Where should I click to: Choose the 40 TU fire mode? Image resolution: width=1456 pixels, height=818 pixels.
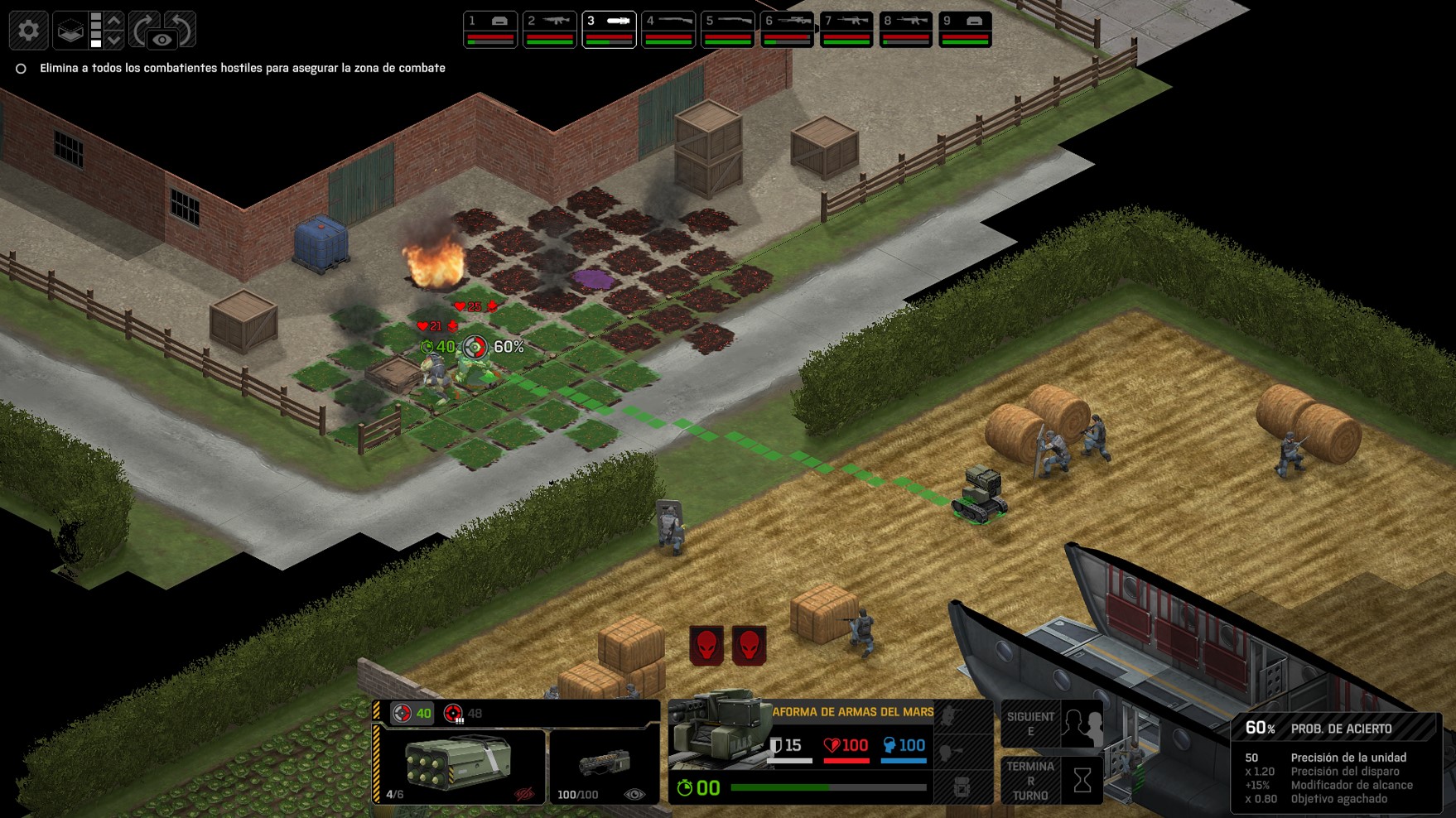click(412, 713)
